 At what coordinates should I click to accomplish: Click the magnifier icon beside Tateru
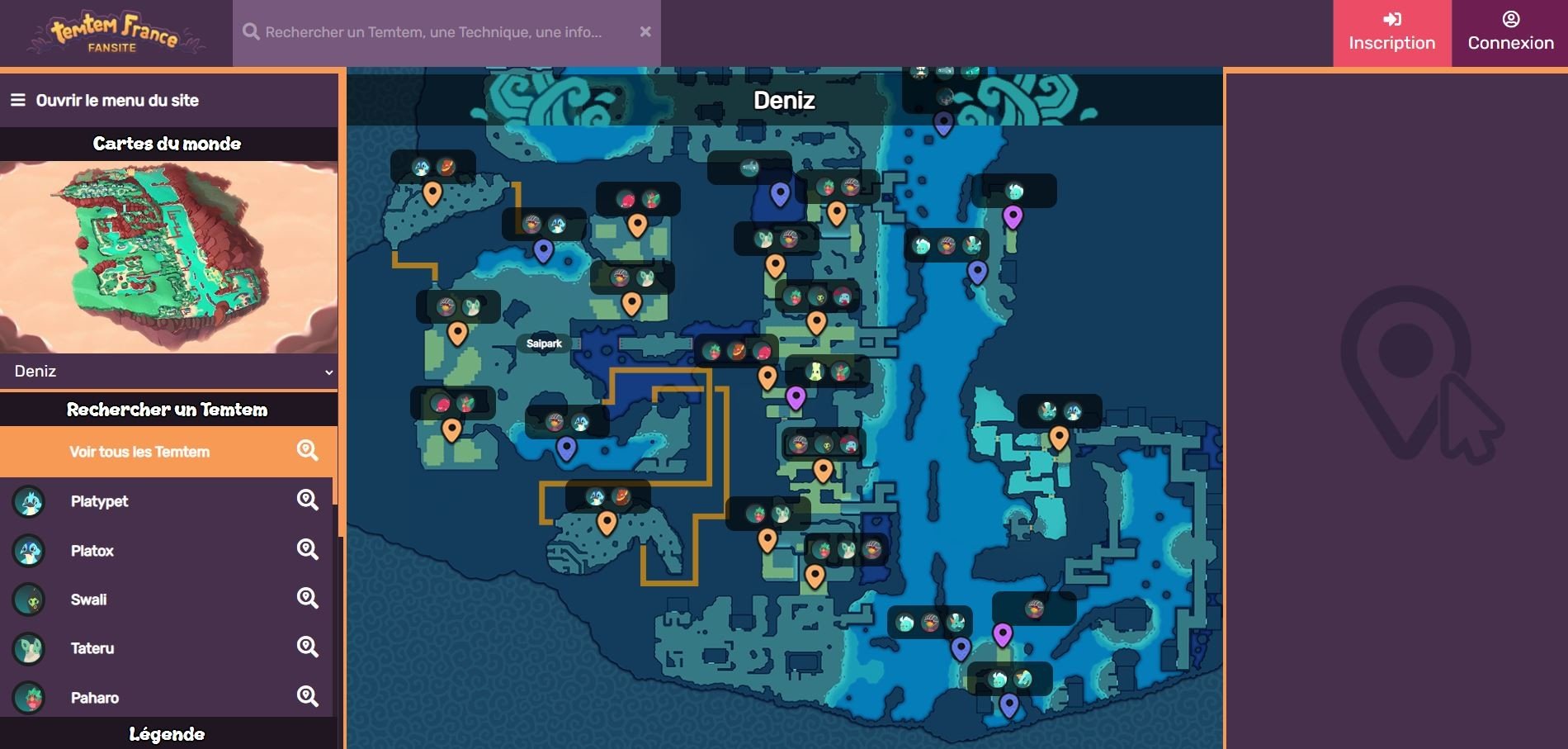tap(307, 648)
